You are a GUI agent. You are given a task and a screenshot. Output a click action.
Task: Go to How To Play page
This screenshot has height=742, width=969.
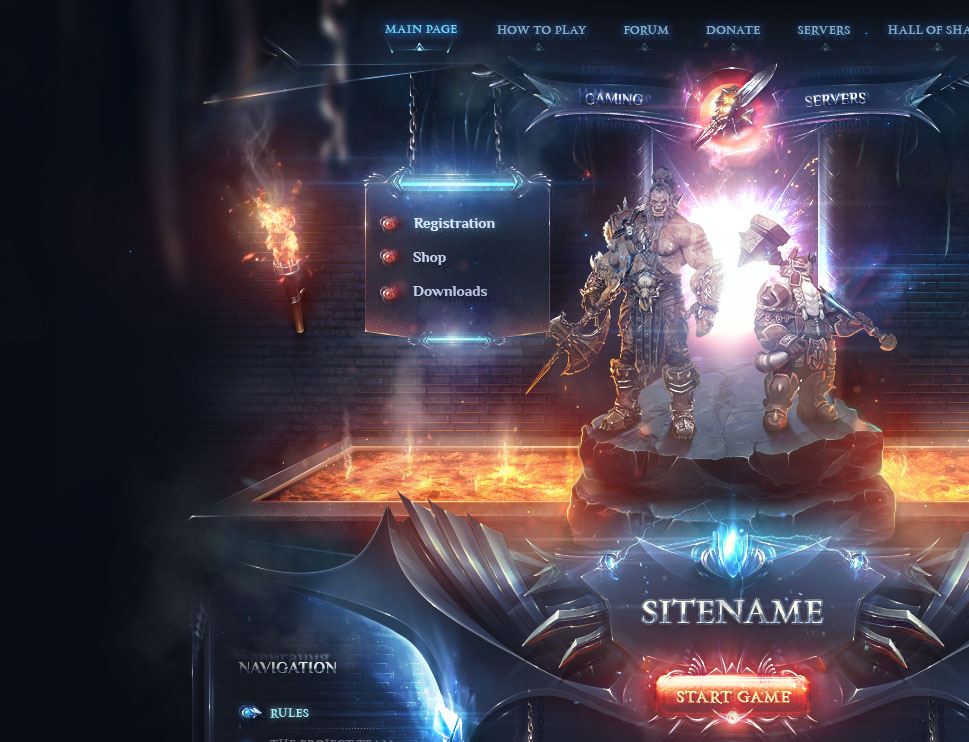click(x=541, y=30)
